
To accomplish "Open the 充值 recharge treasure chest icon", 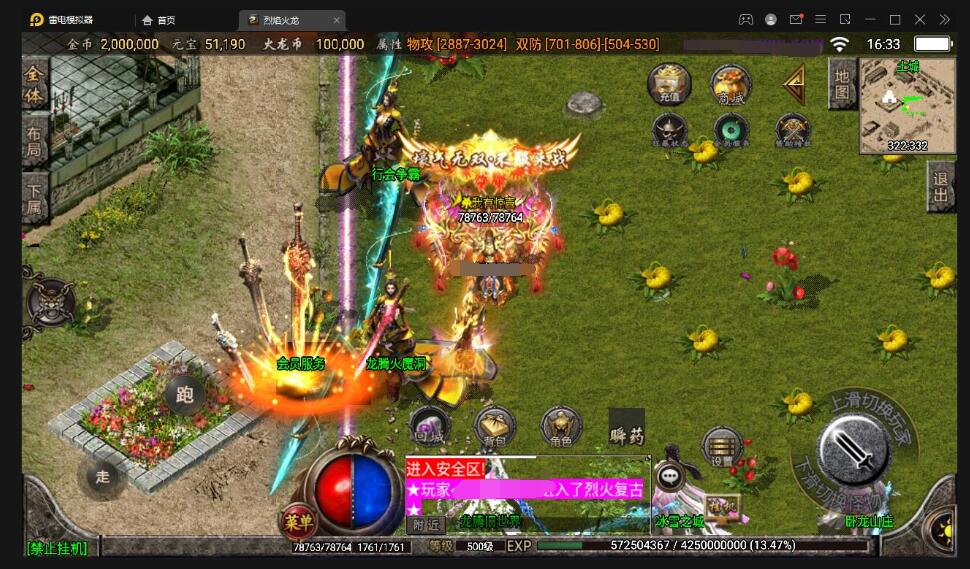I will tap(669, 84).
